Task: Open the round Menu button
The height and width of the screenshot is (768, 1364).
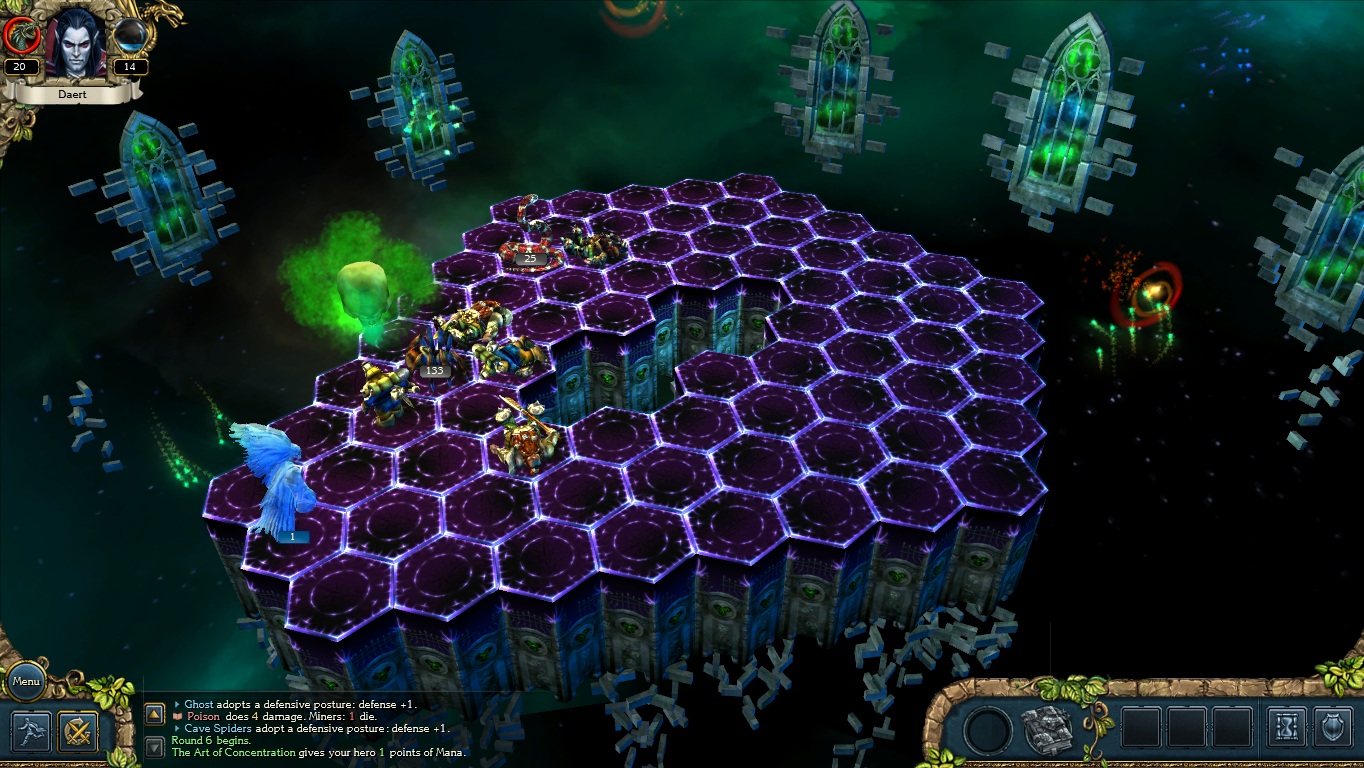Action: click(x=26, y=682)
